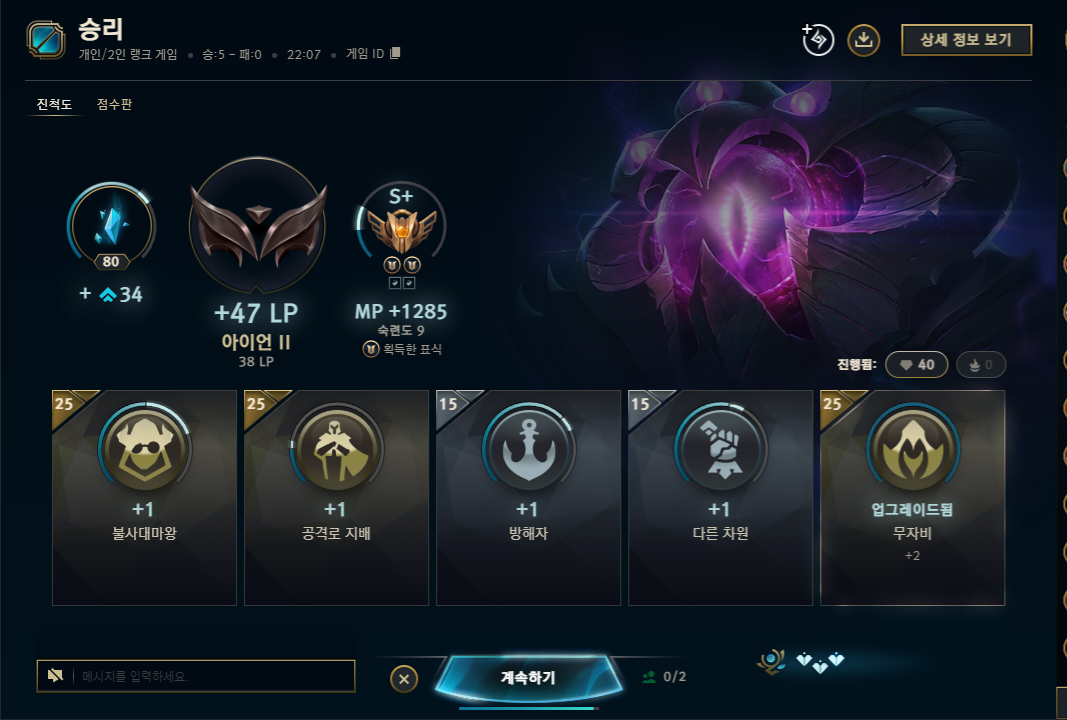Close the lobby with the X button
The height and width of the screenshot is (720, 1067).
click(x=403, y=679)
